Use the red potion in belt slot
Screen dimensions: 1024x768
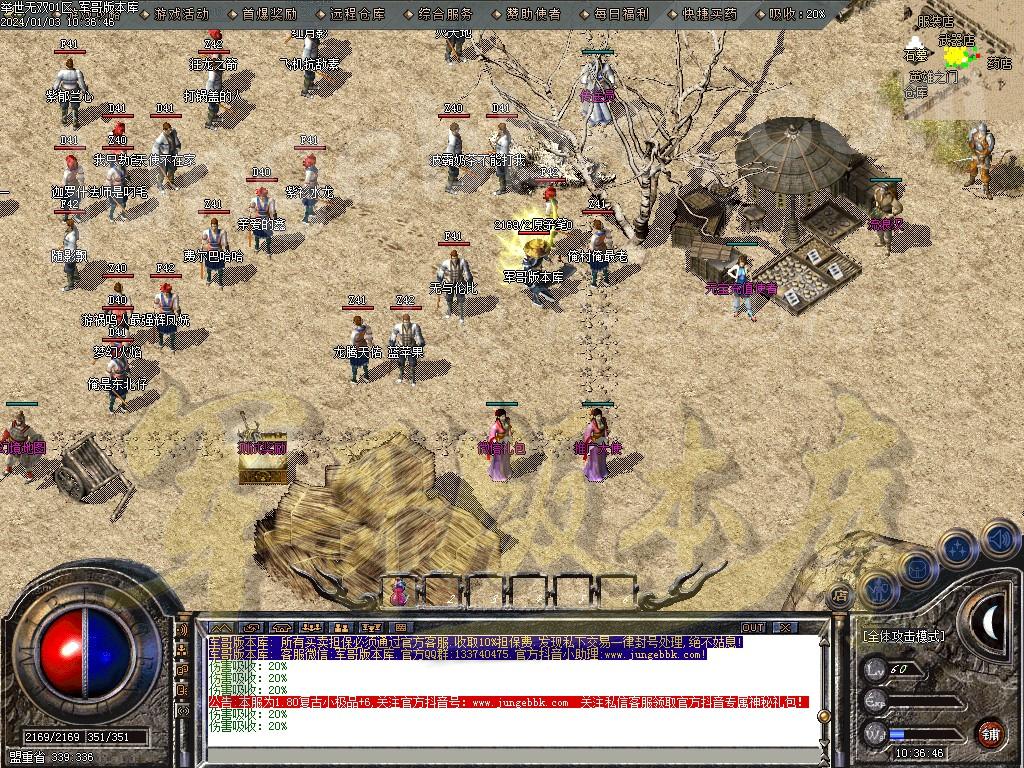400,591
